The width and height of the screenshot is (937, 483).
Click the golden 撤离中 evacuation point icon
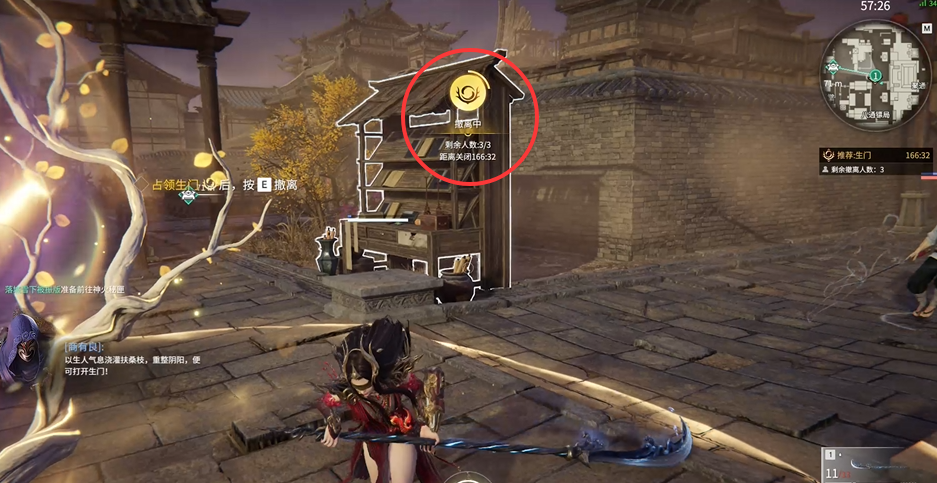click(x=467, y=93)
